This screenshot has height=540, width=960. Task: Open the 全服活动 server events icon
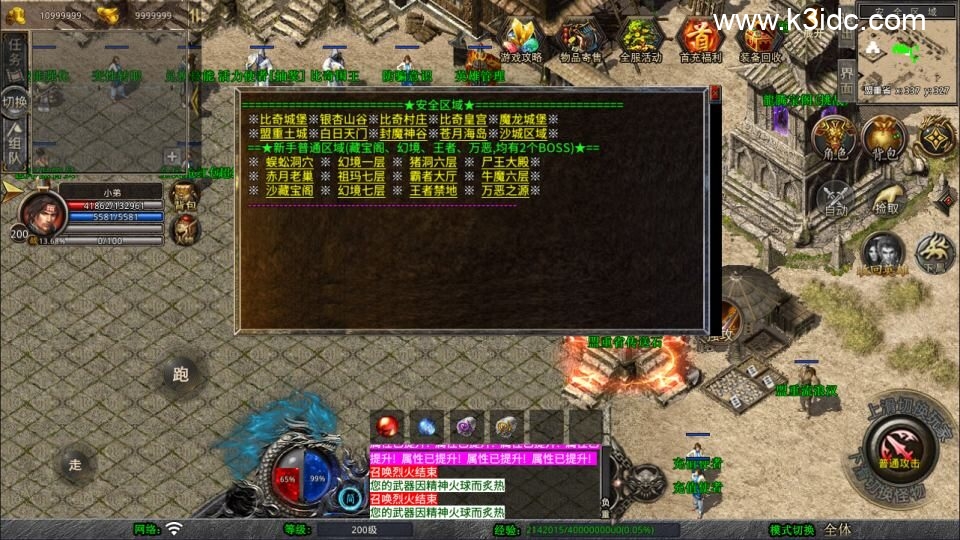point(640,40)
